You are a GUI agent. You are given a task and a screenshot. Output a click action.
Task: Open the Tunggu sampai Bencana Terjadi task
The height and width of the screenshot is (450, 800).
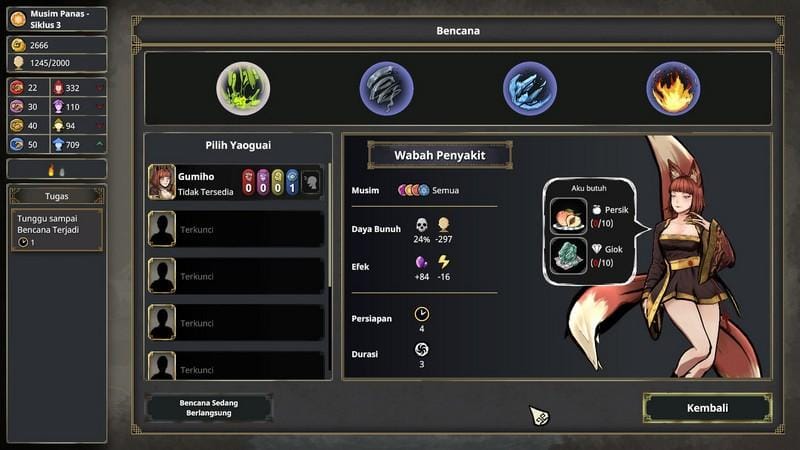57,229
